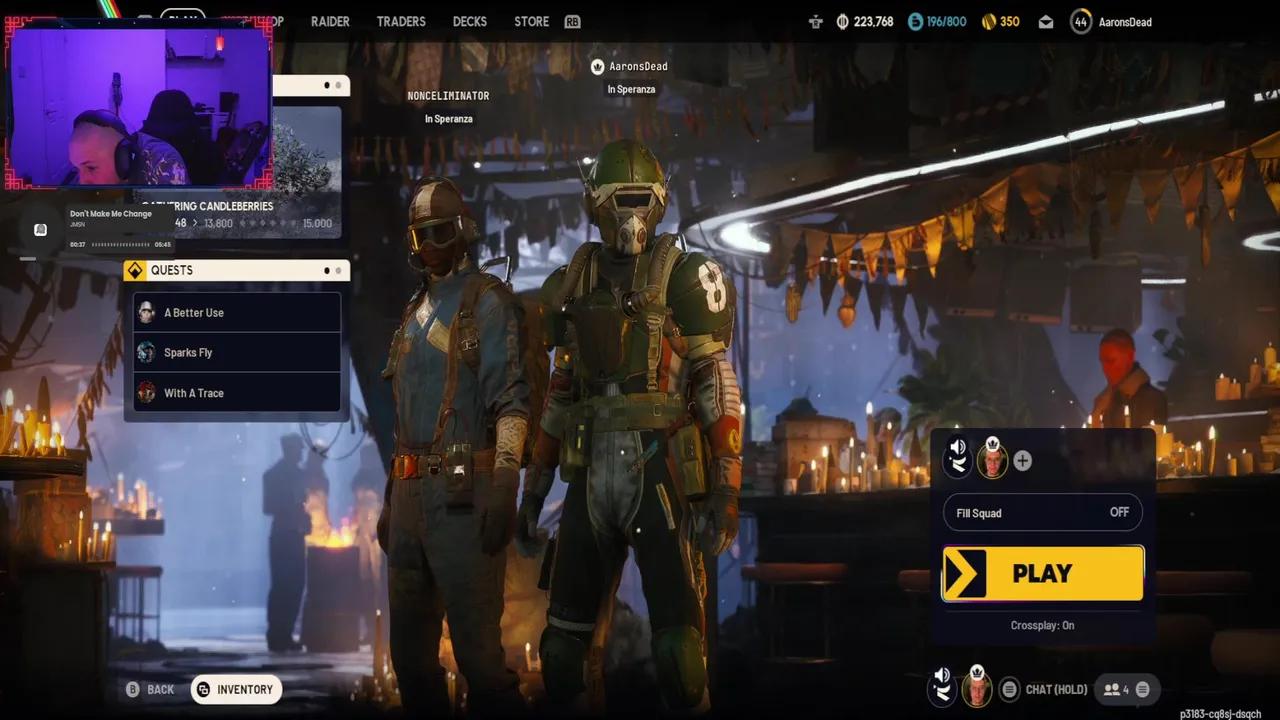Screen dimensions: 1280x720
Task: Click the second page dot on Quests panel
Action: (337, 270)
